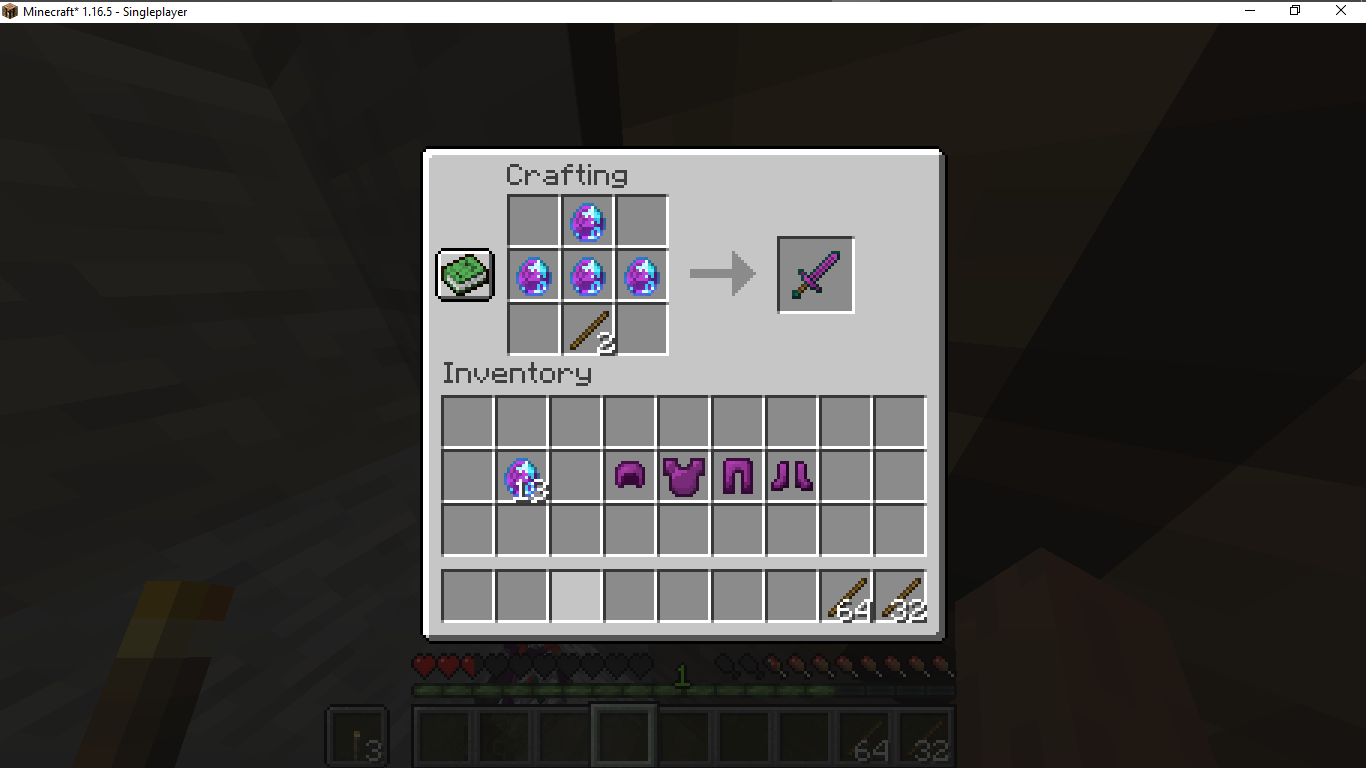Viewport: 1366px width, 768px height.
Task: Select the center gem egg in crafting grid
Action: click(587, 275)
